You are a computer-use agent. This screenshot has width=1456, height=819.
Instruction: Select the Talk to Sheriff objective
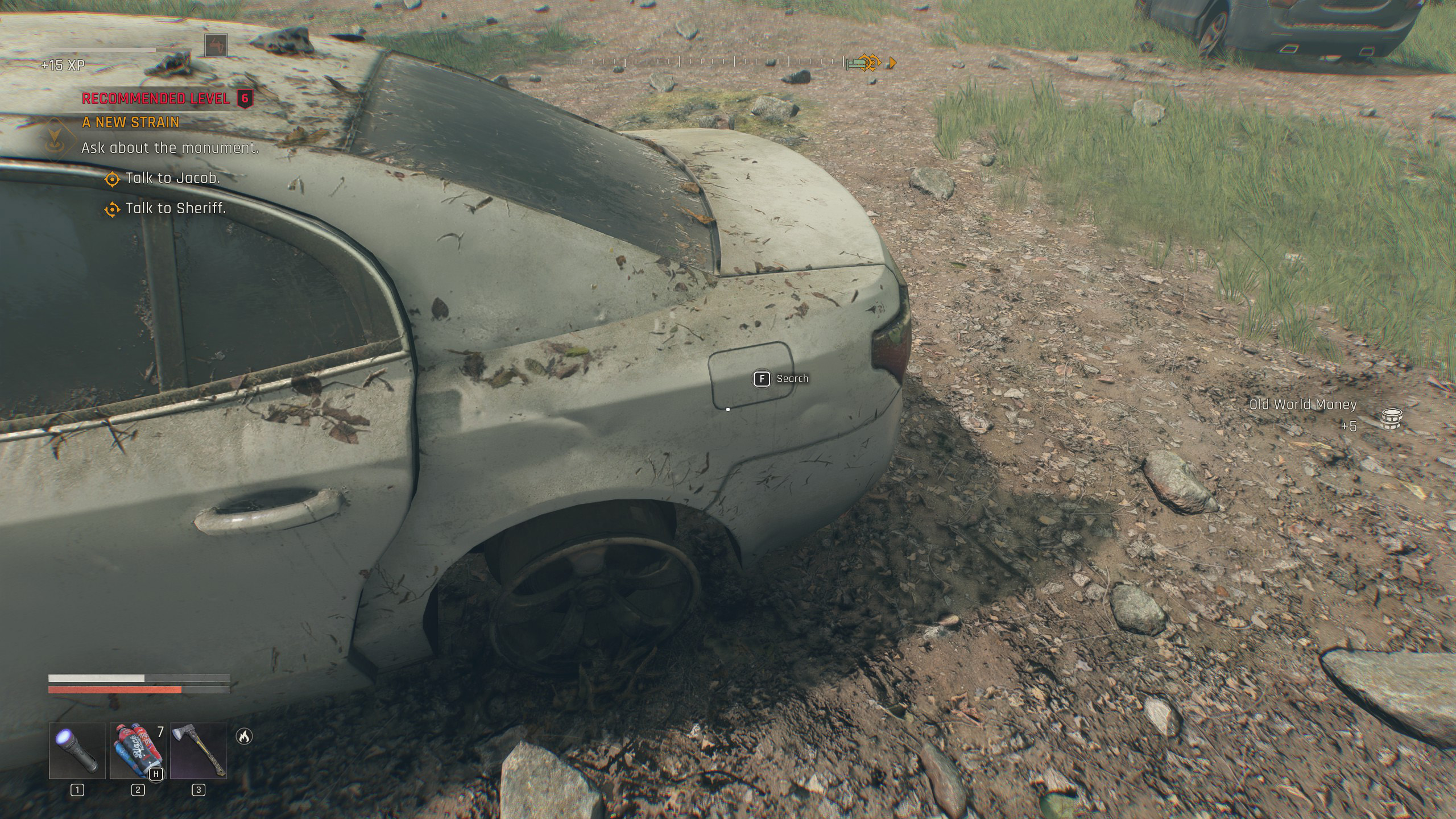point(176,208)
